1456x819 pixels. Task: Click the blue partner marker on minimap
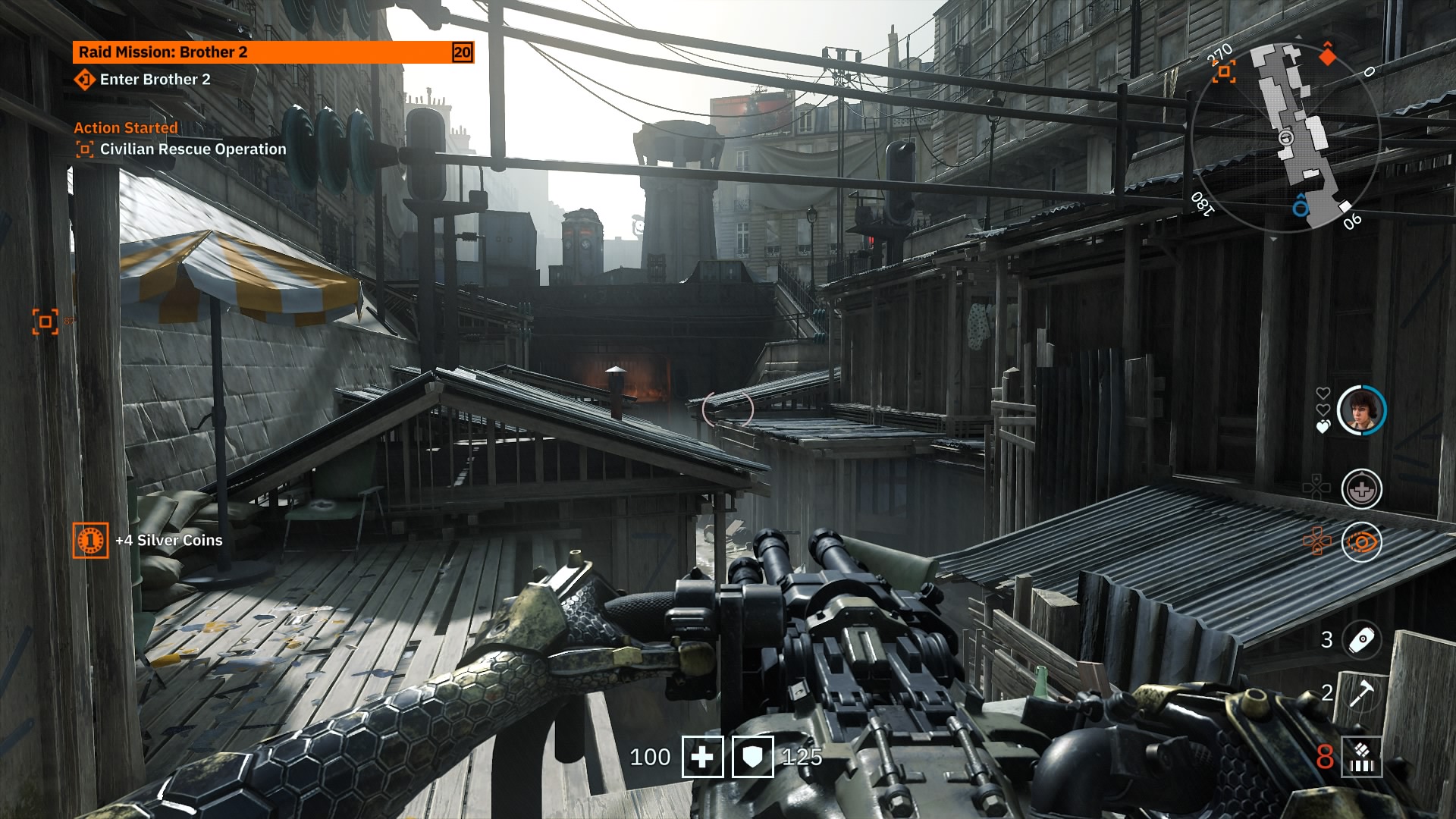point(1301,206)
